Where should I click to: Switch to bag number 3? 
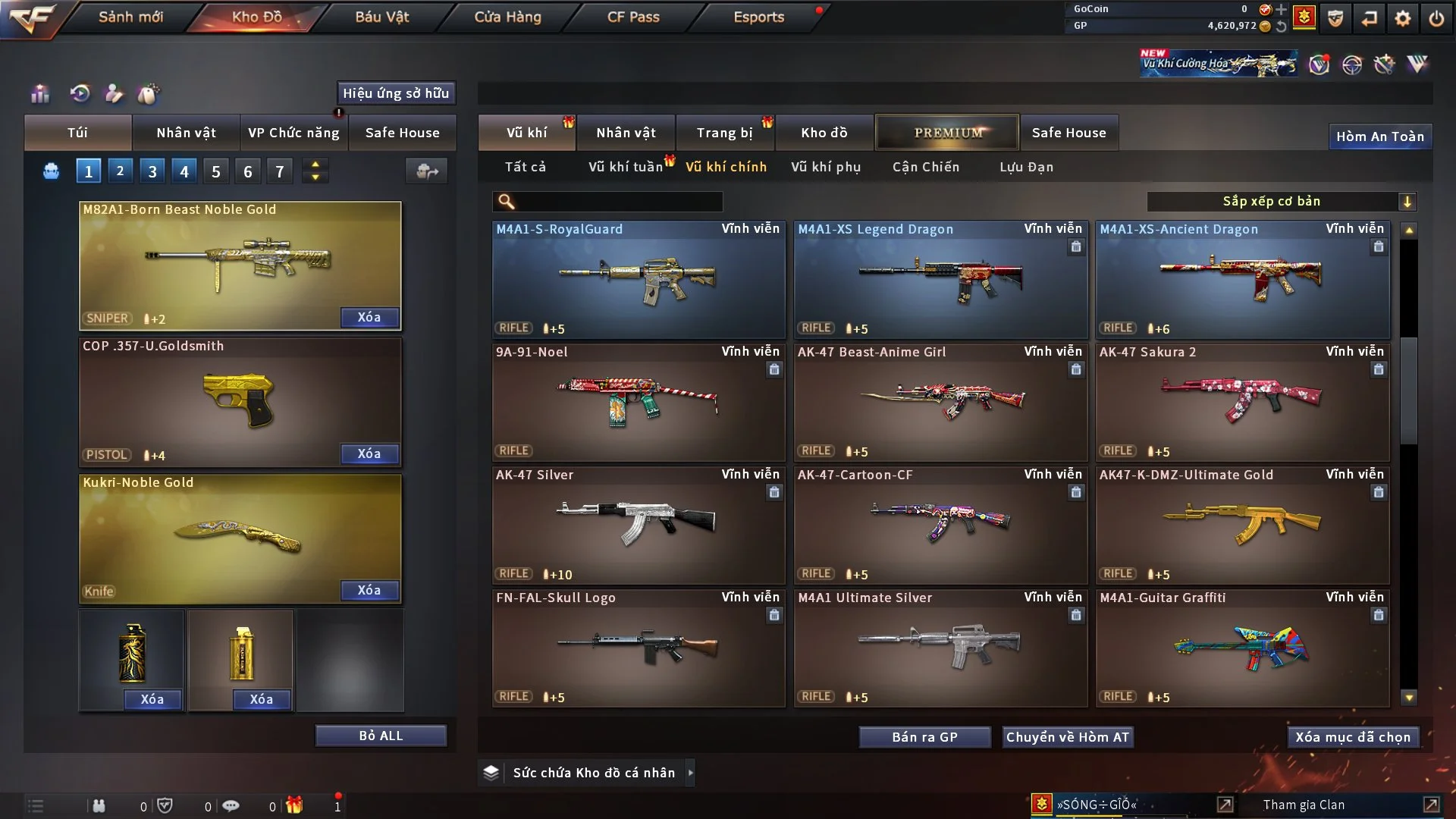click(x=152, y=171)
